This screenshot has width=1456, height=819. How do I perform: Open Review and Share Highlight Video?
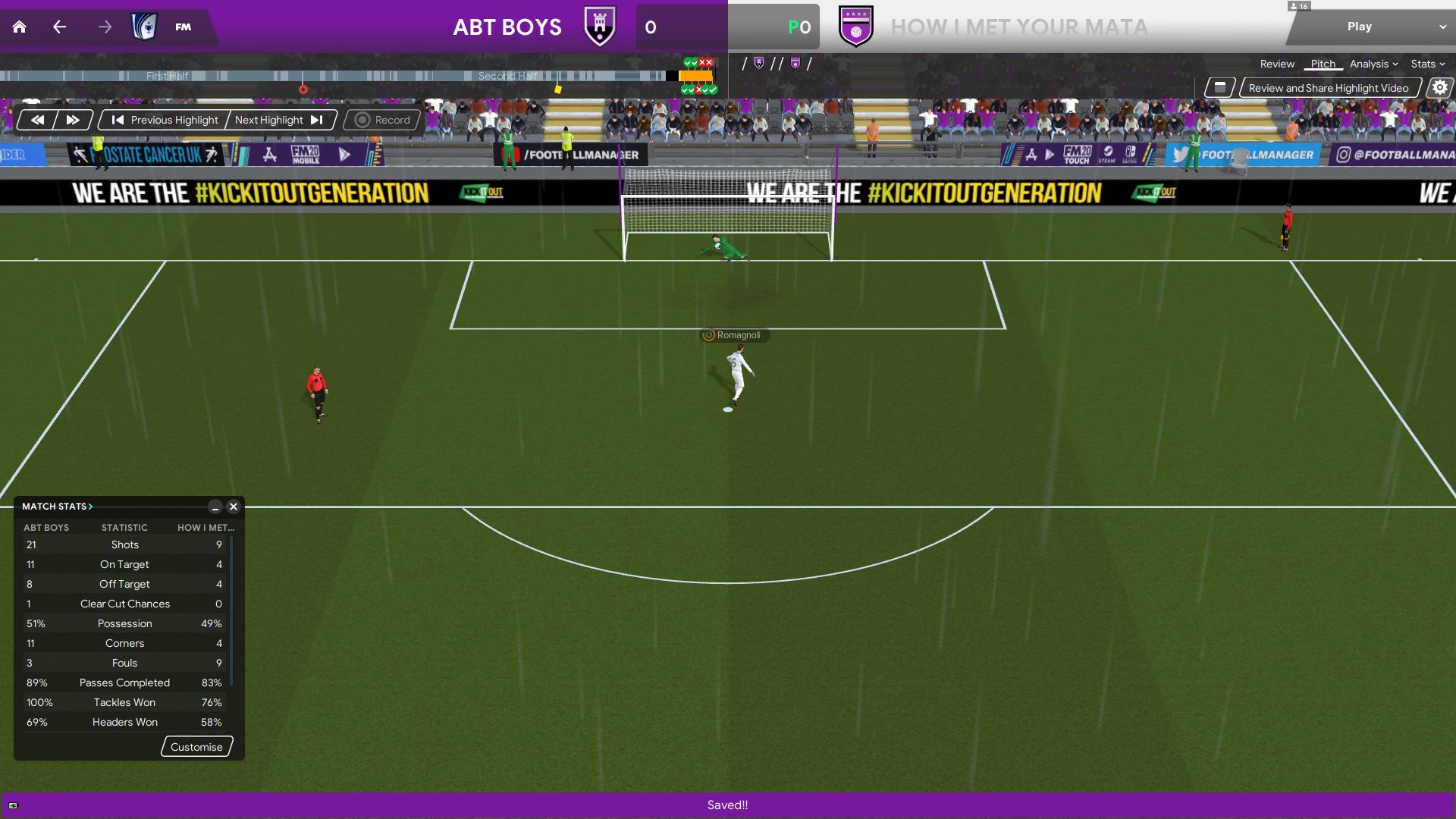click(x=1328, y=88)
